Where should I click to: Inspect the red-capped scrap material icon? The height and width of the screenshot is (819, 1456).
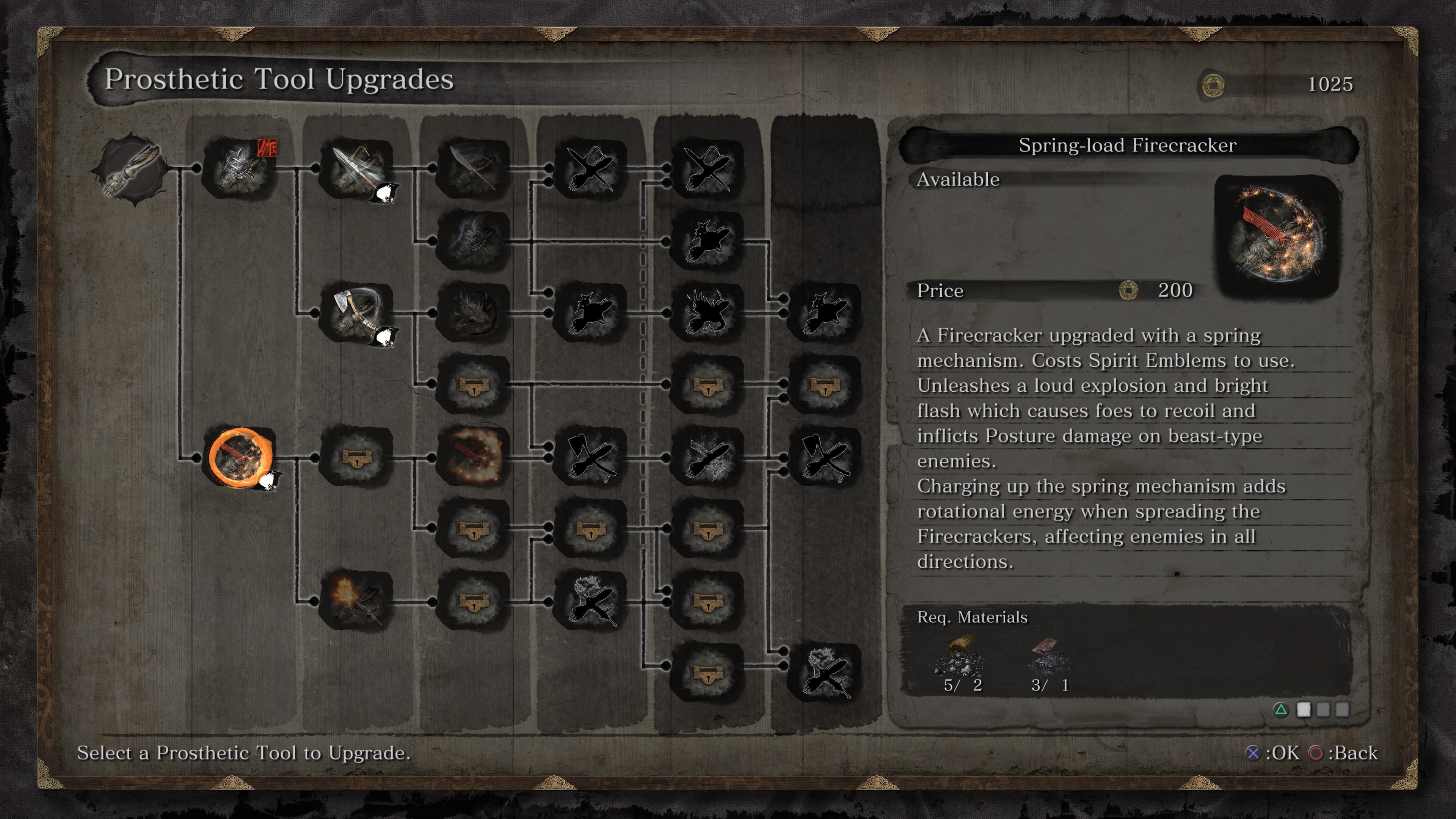1048,656
